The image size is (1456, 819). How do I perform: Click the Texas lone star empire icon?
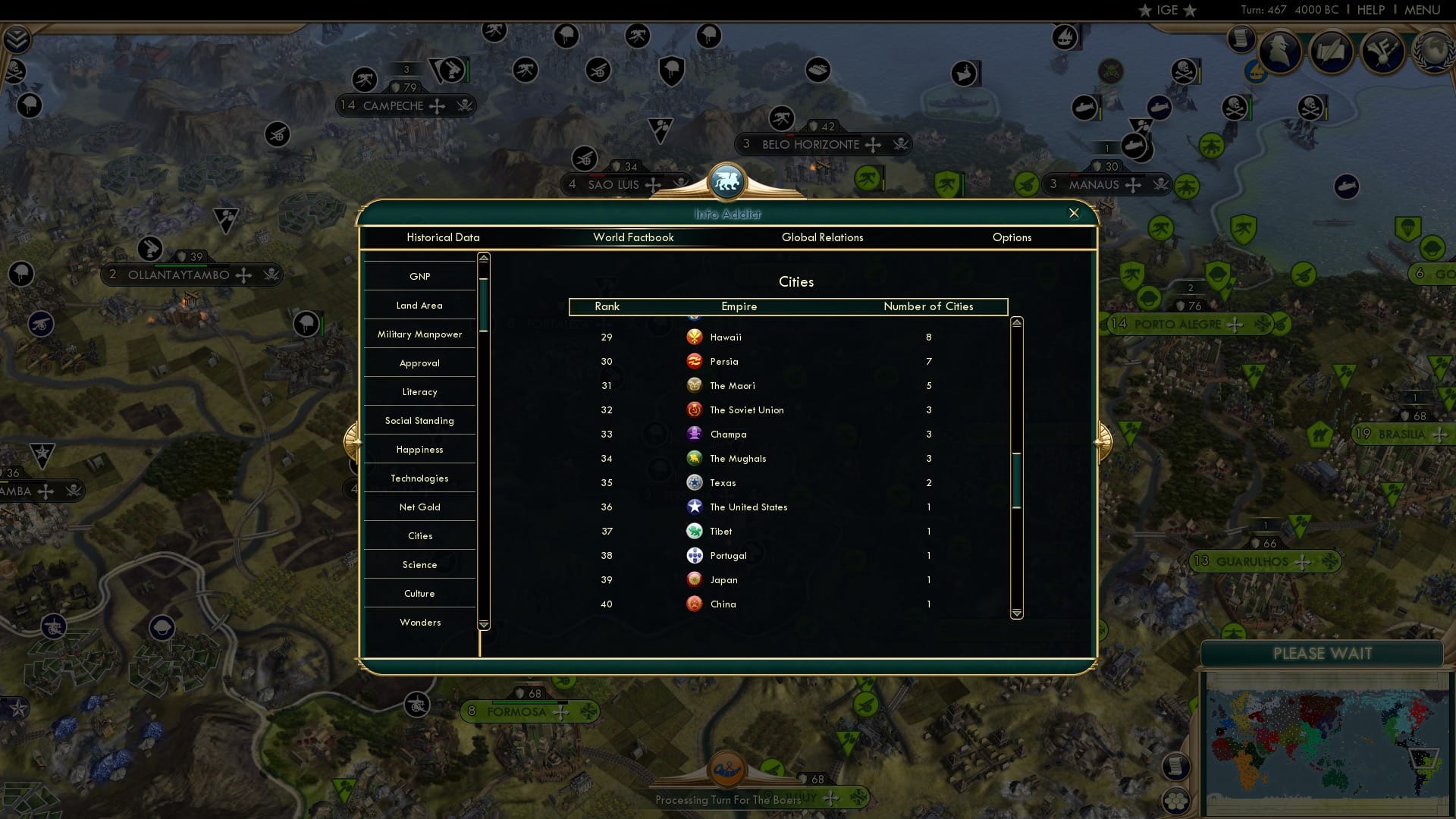tap(695, 482)
